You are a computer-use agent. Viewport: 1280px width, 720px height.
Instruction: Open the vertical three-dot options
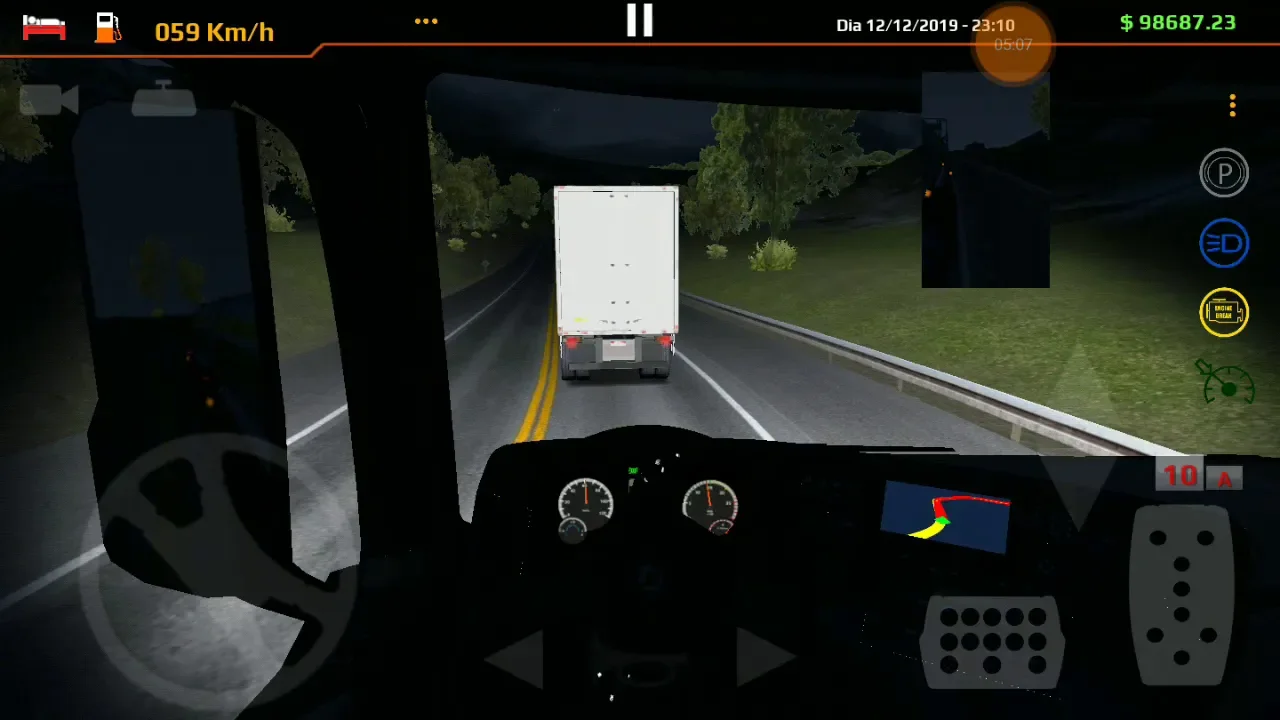(1232, 105)
